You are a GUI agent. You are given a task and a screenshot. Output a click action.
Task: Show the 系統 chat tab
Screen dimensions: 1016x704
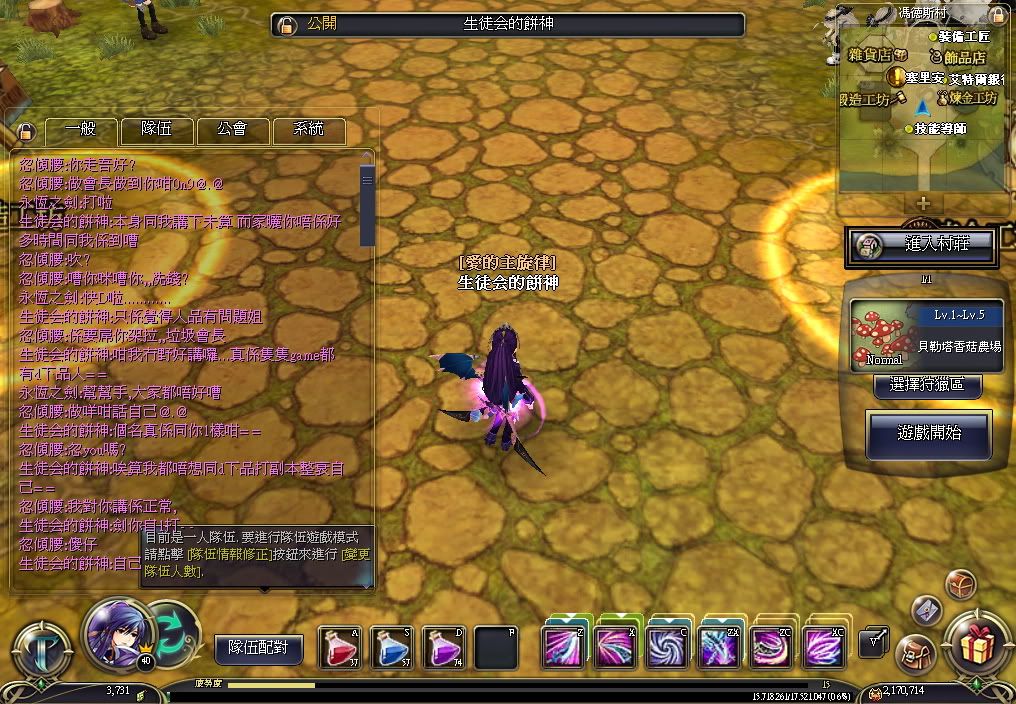308,130
